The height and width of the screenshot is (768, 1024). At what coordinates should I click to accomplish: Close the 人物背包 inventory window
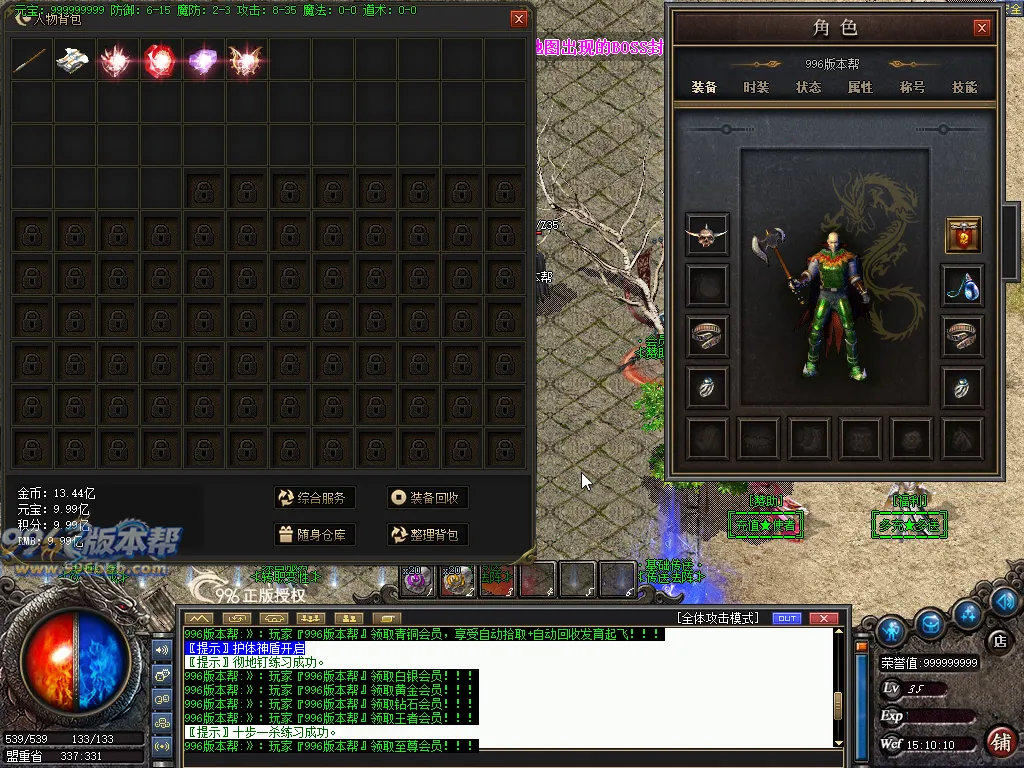click(x=518, y=18)
